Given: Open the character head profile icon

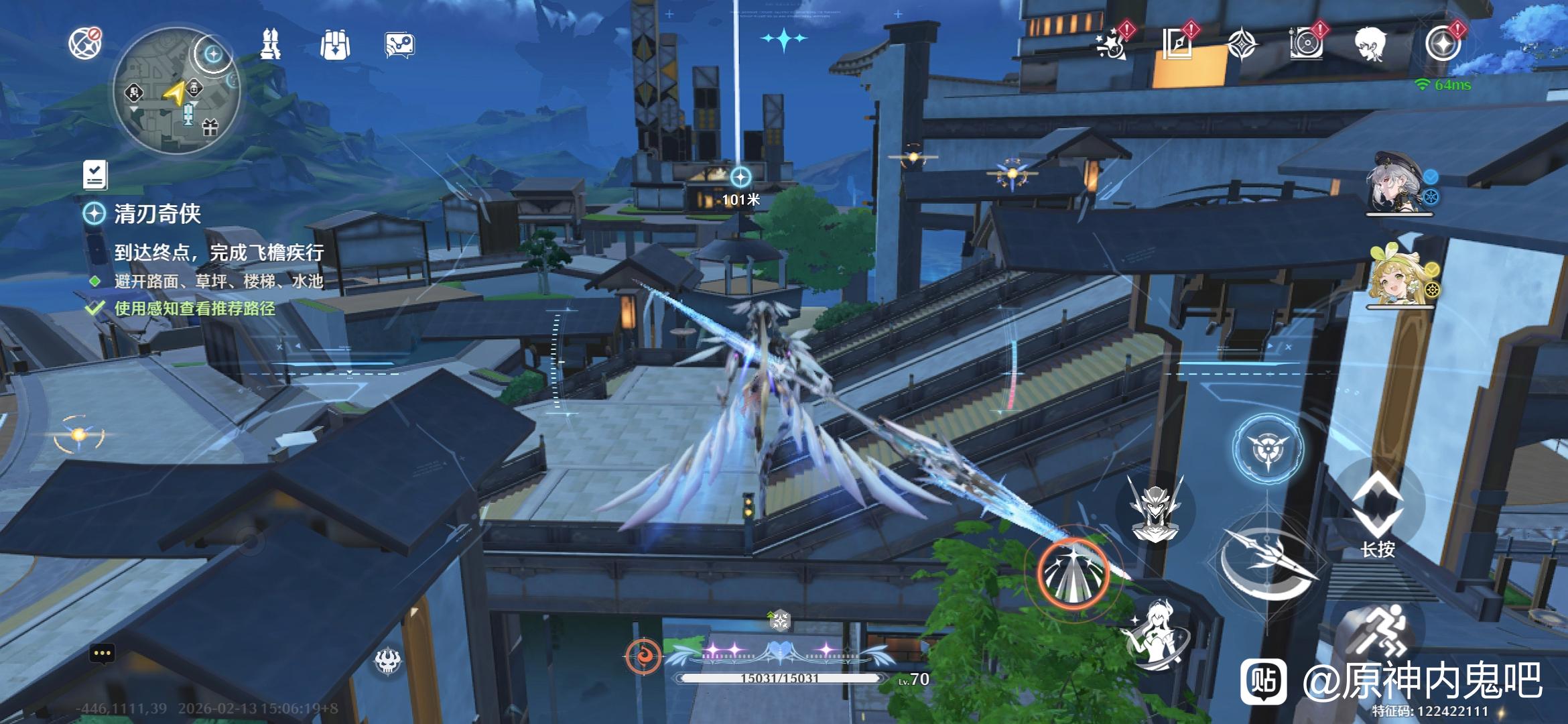Looking at the screenshot, I should point(1371,44).
